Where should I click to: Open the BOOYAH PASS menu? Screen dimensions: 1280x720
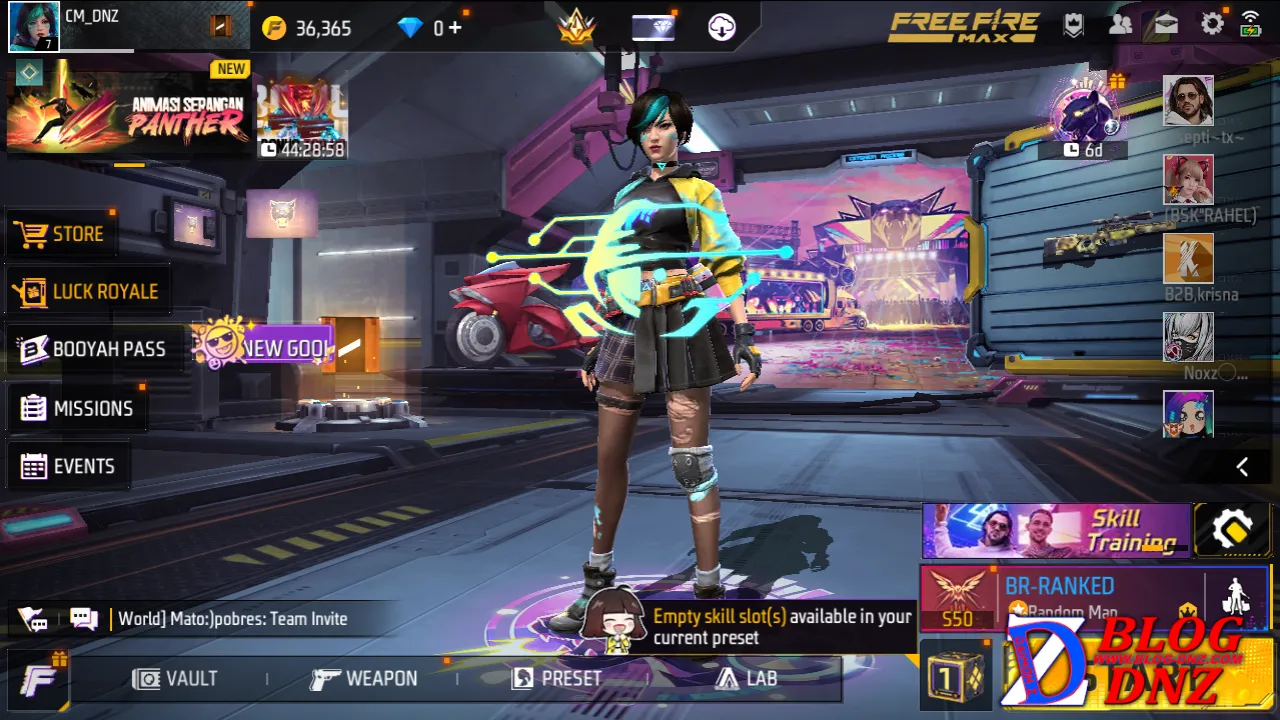[92, 349]
